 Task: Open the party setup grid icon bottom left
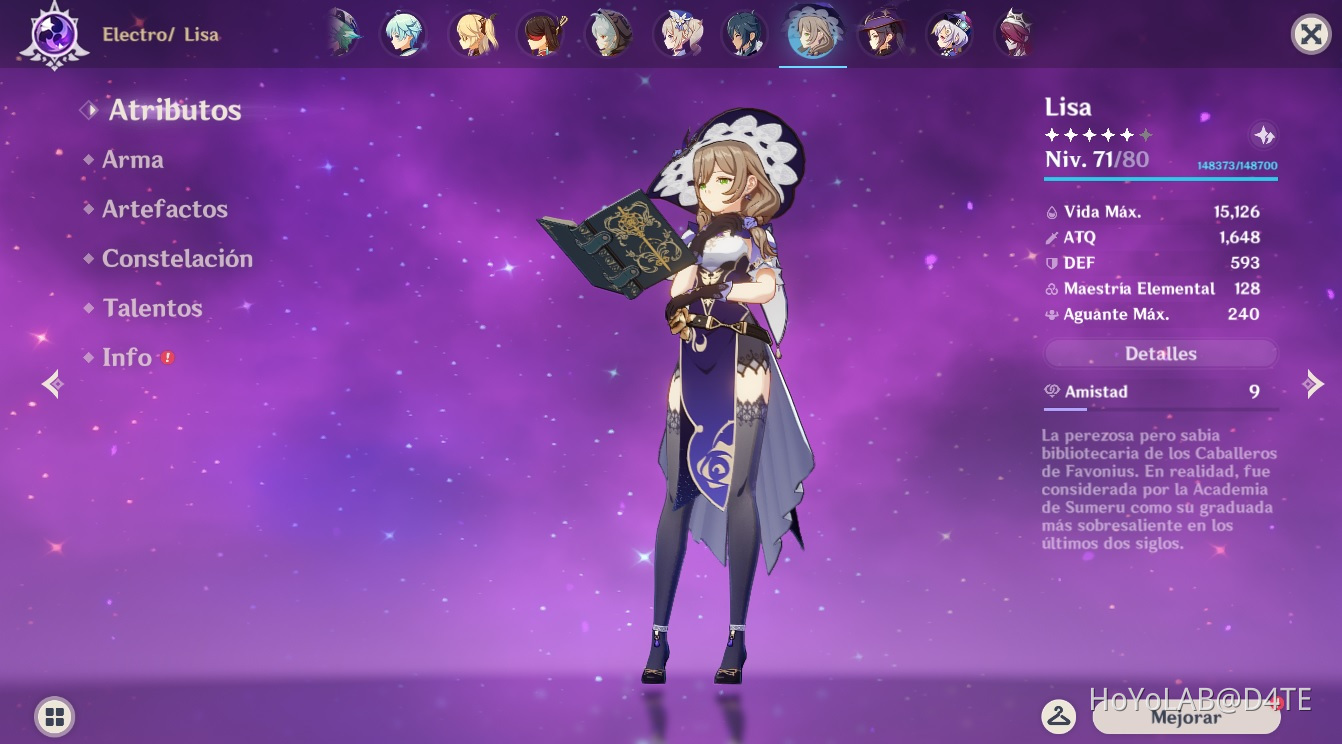pyautogui.click(x=54, y=716)
